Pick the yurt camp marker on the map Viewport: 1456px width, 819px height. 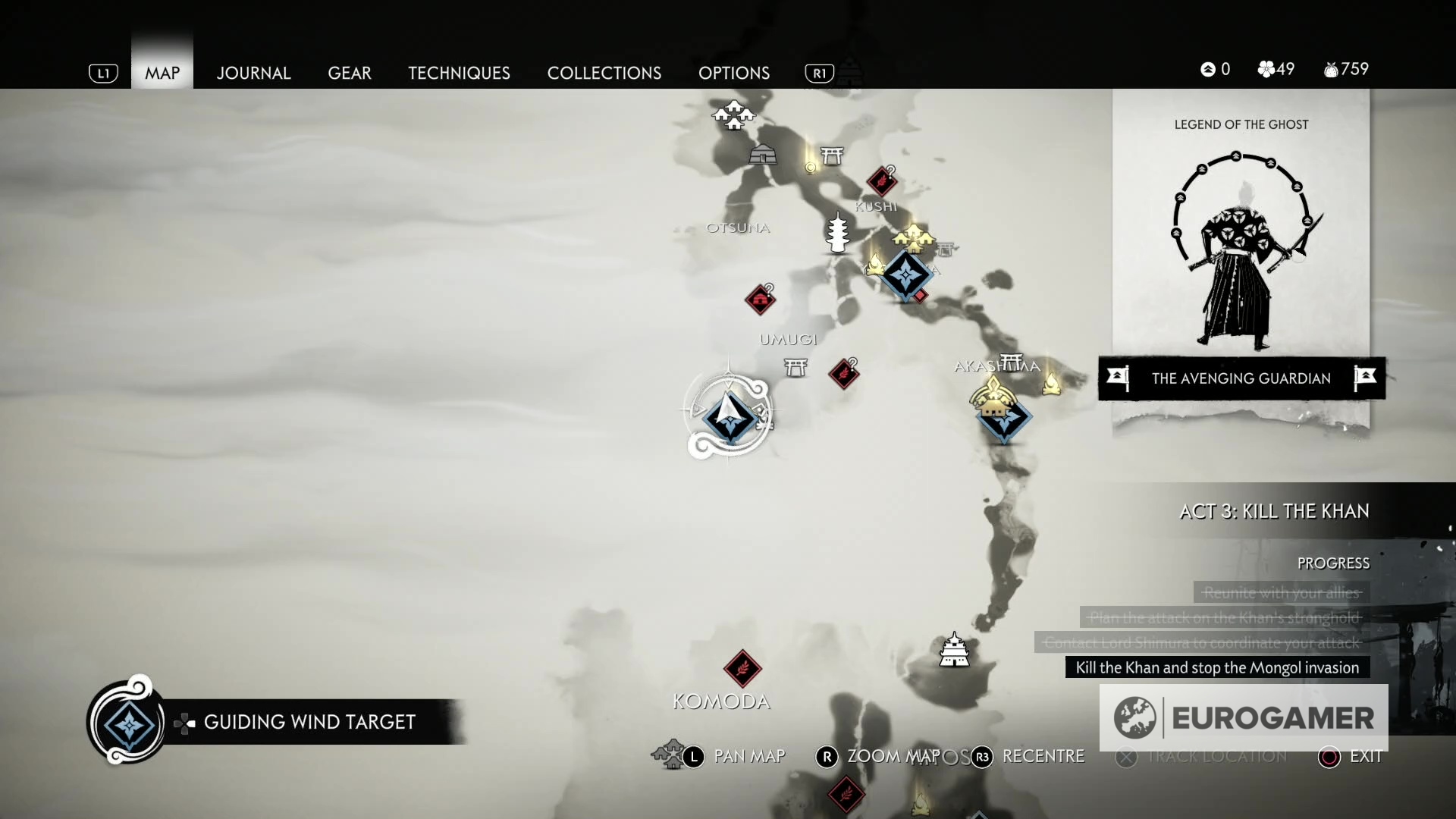coord(762,155)
